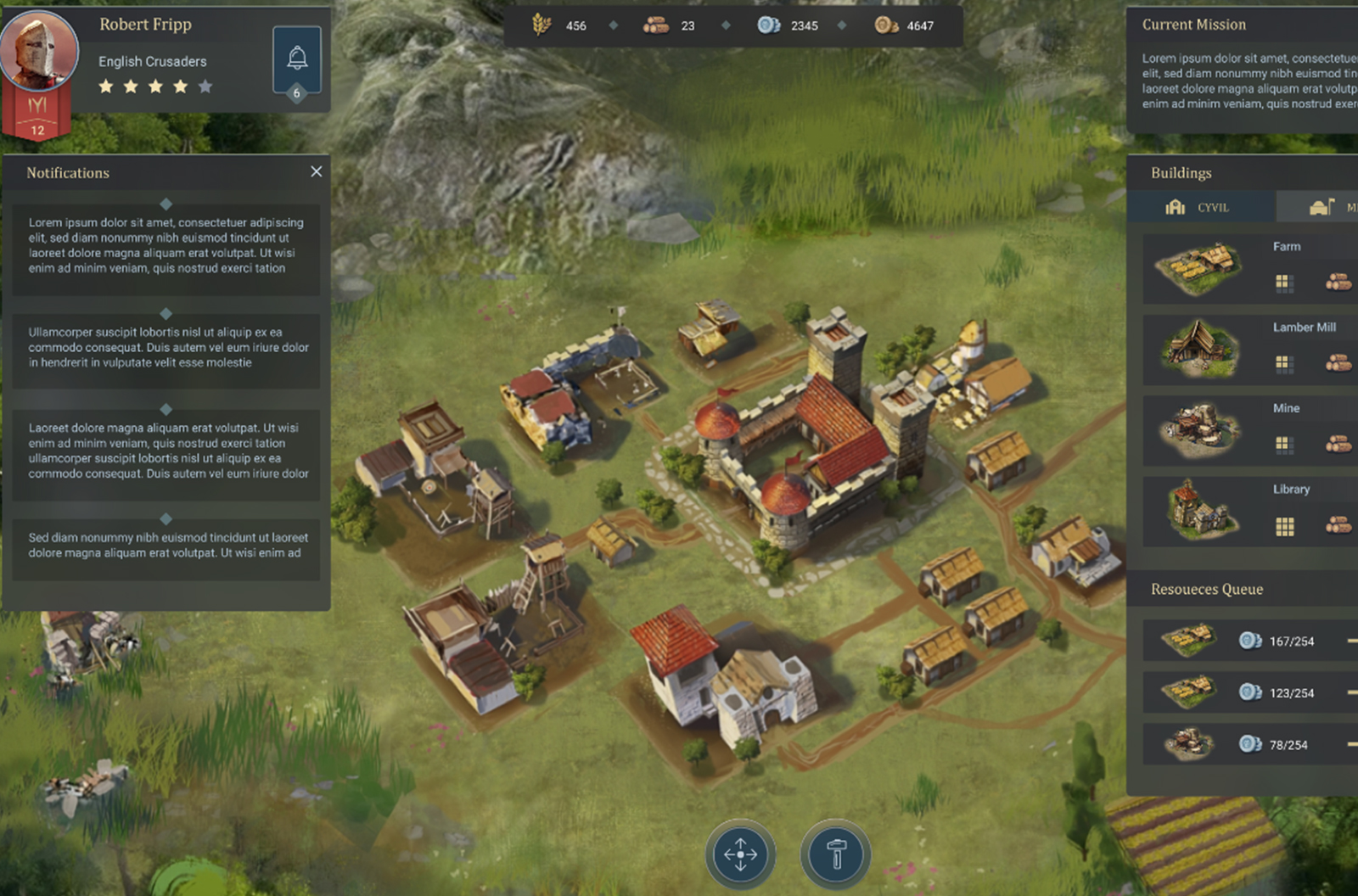Select the Mine building entry

click(x=1249, y=429)
